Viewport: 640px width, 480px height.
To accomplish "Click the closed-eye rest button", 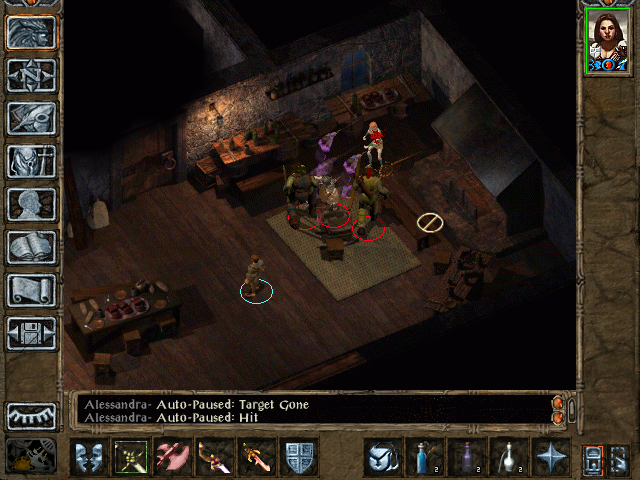I will 31,415.
